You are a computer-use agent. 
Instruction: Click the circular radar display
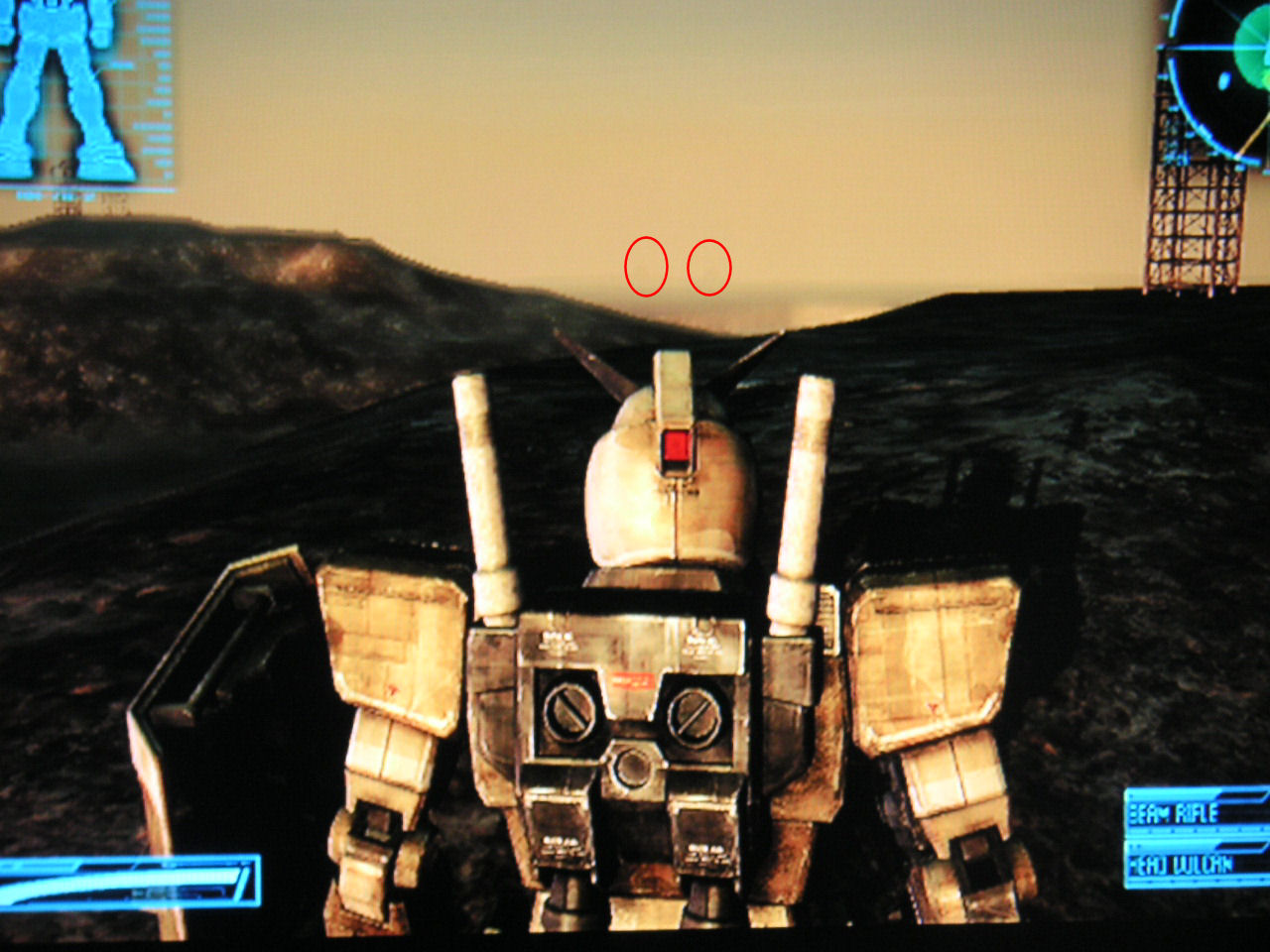[1222, 69]
